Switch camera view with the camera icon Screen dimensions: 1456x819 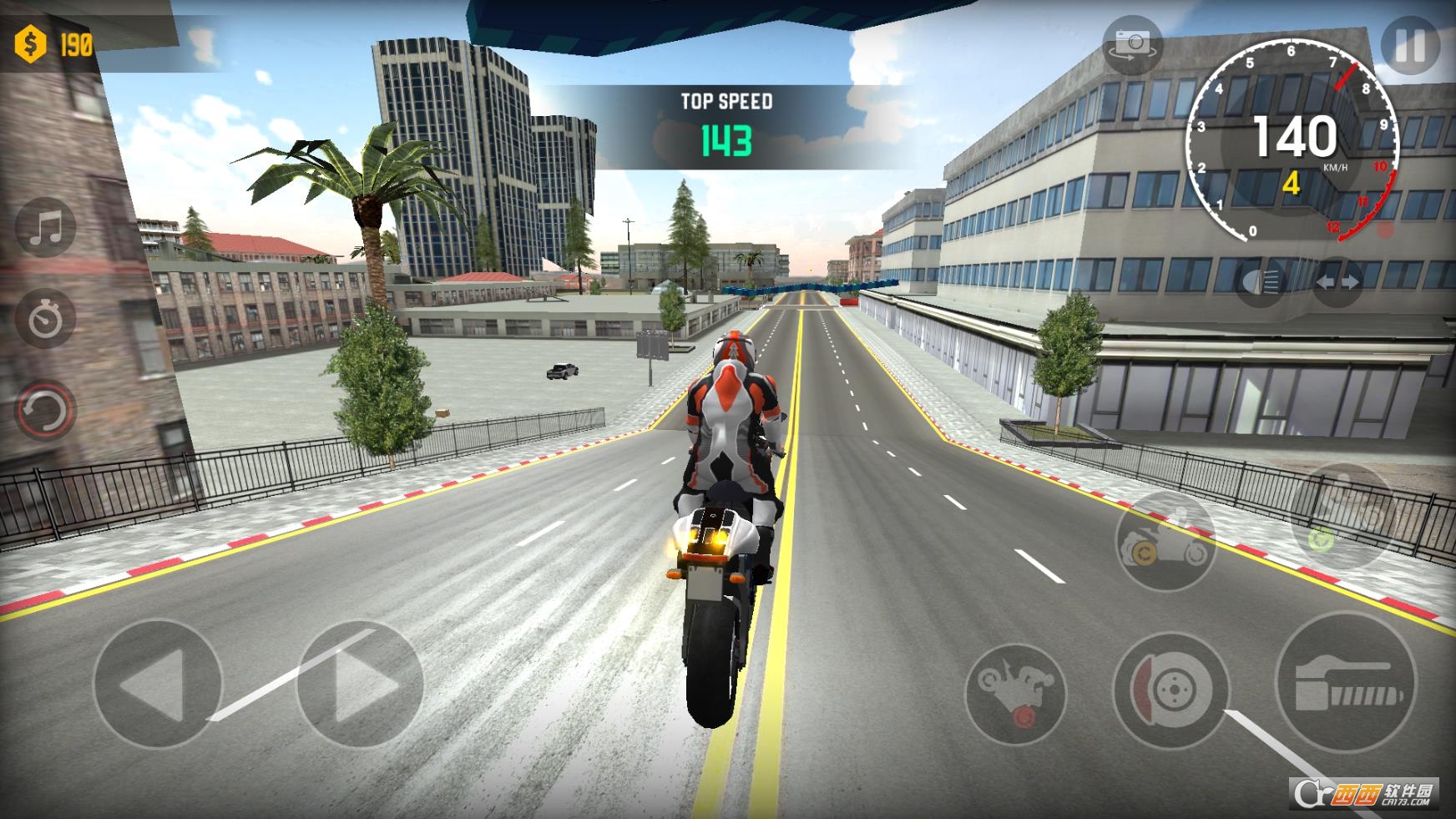tap(1133, 46)
